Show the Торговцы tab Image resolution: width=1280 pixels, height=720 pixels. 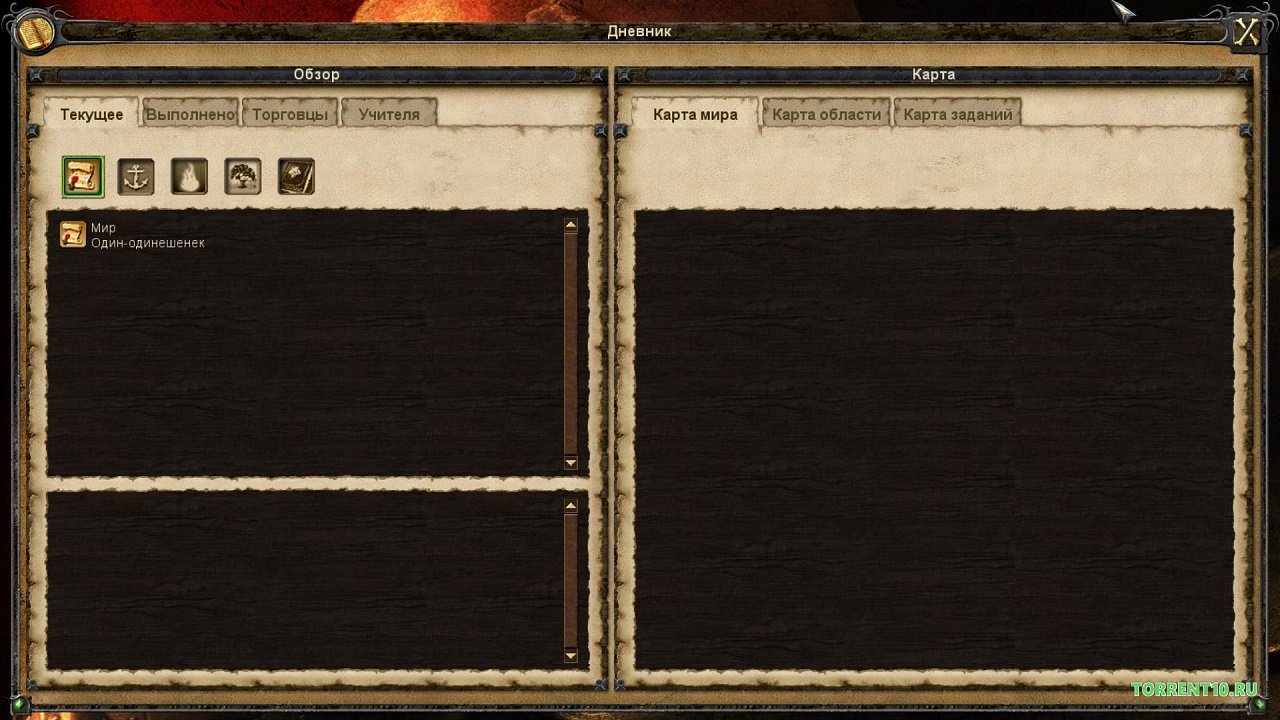(289, 114)
